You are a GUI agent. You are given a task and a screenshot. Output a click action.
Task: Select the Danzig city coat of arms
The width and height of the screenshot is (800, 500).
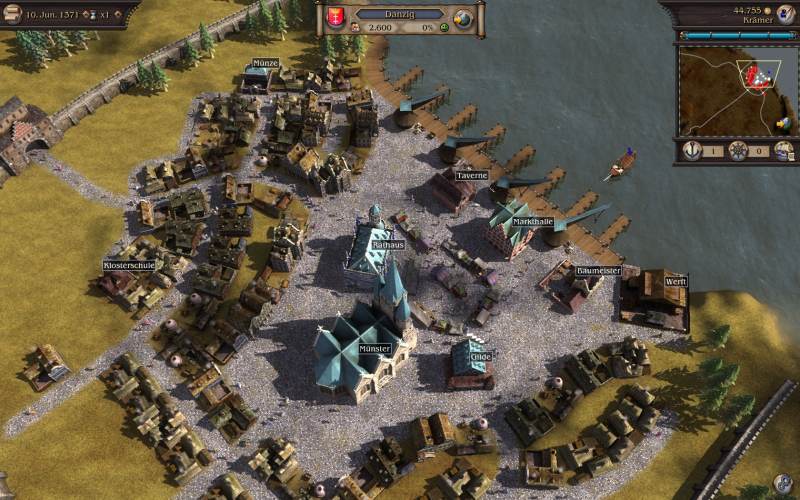(x=333, y=19)
